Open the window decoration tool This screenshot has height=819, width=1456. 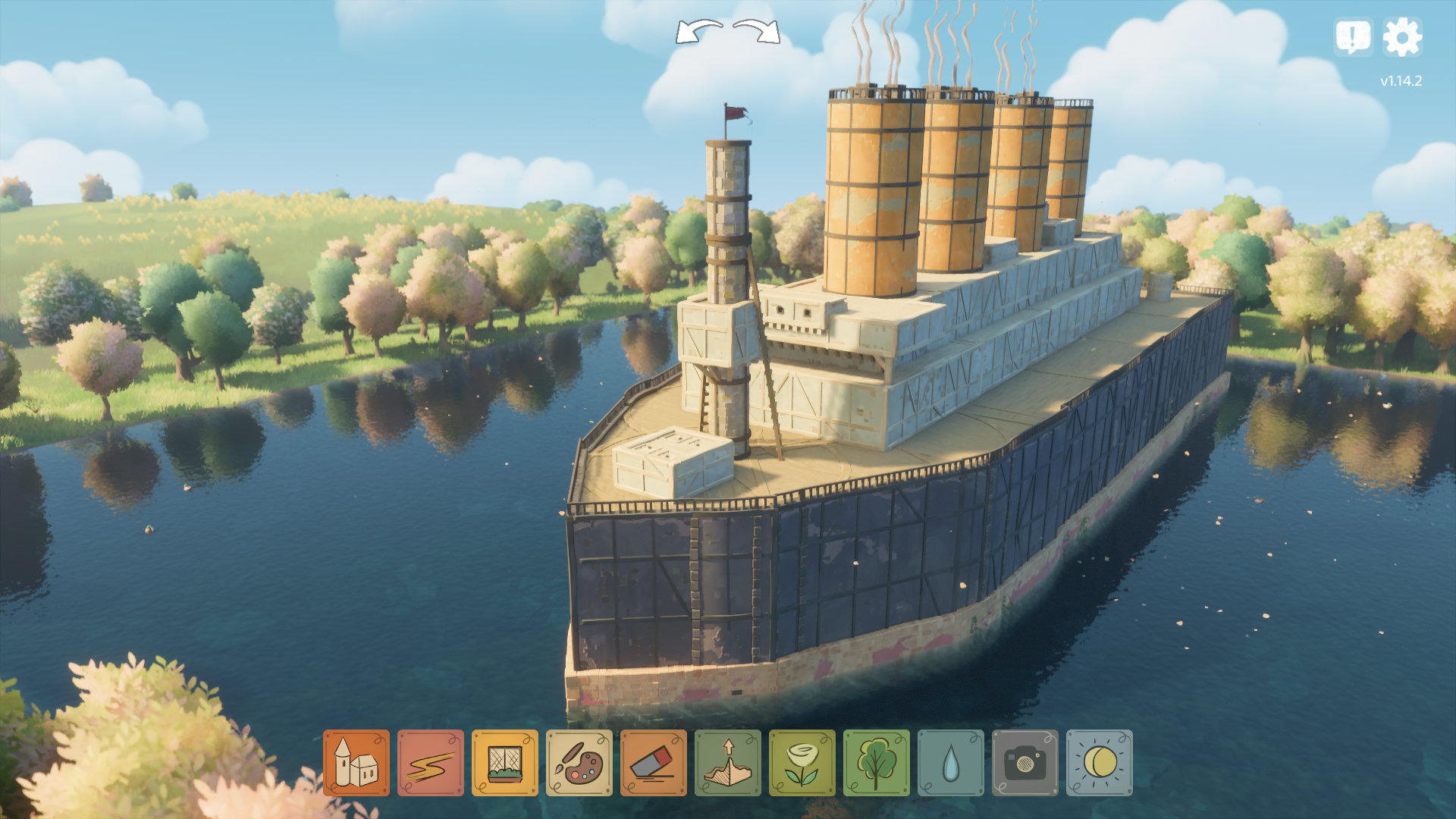click(x=504, y=763)
